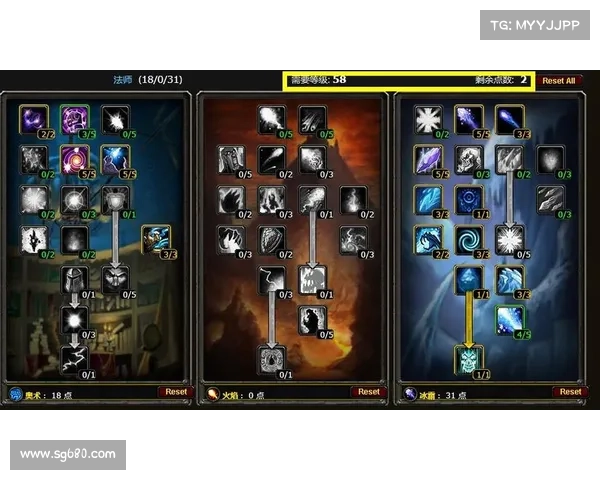Select the Ice Barrier talent at the Frost tree bottom
This screenshot has width=600, height=480.
(469, 359)
